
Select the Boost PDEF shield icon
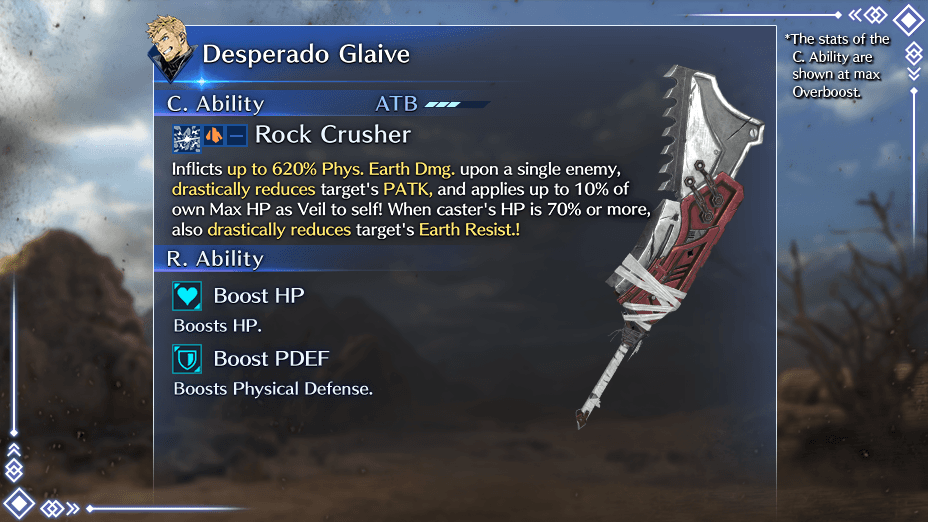tap(187, 359)
